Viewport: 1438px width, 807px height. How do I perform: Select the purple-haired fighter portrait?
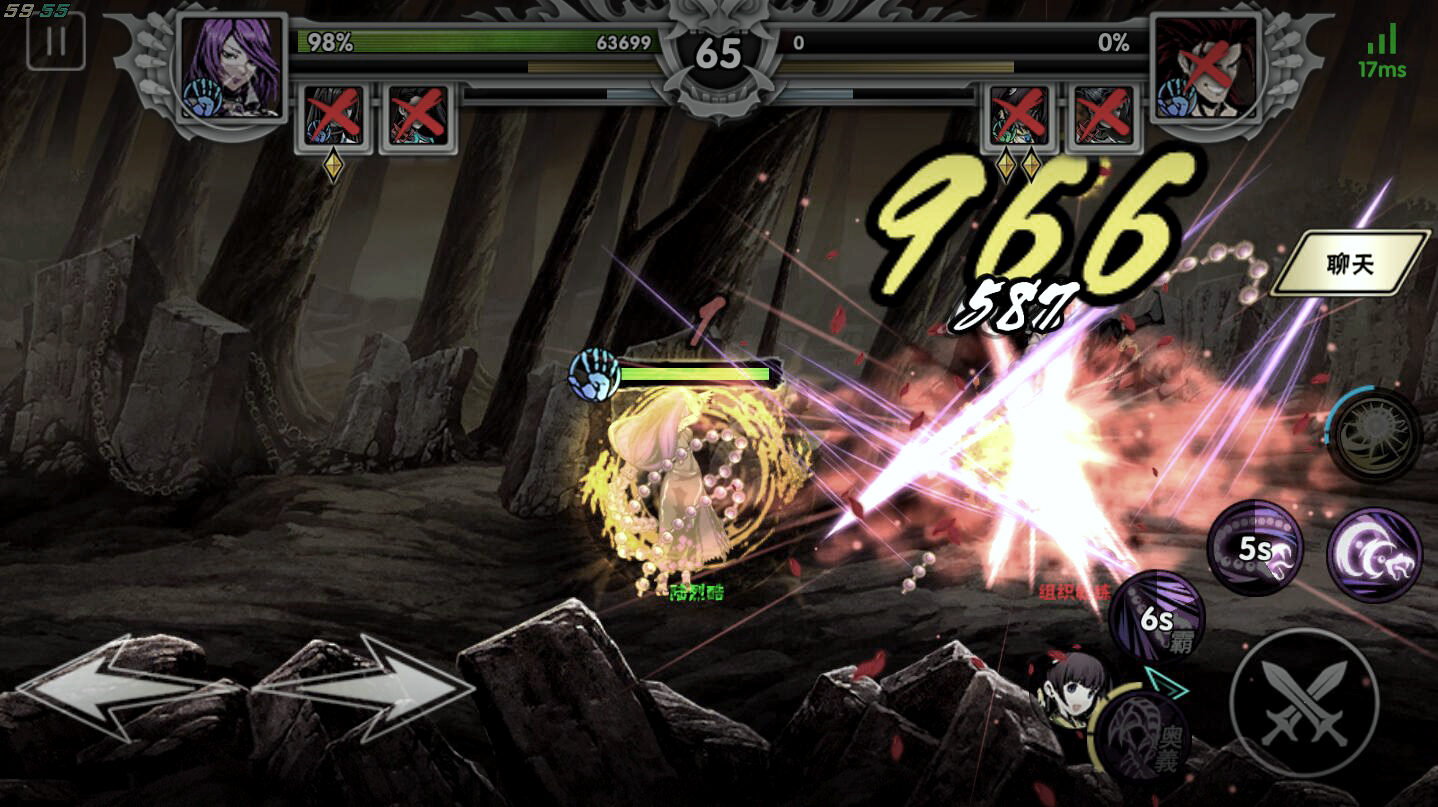[x=232, y=67]
